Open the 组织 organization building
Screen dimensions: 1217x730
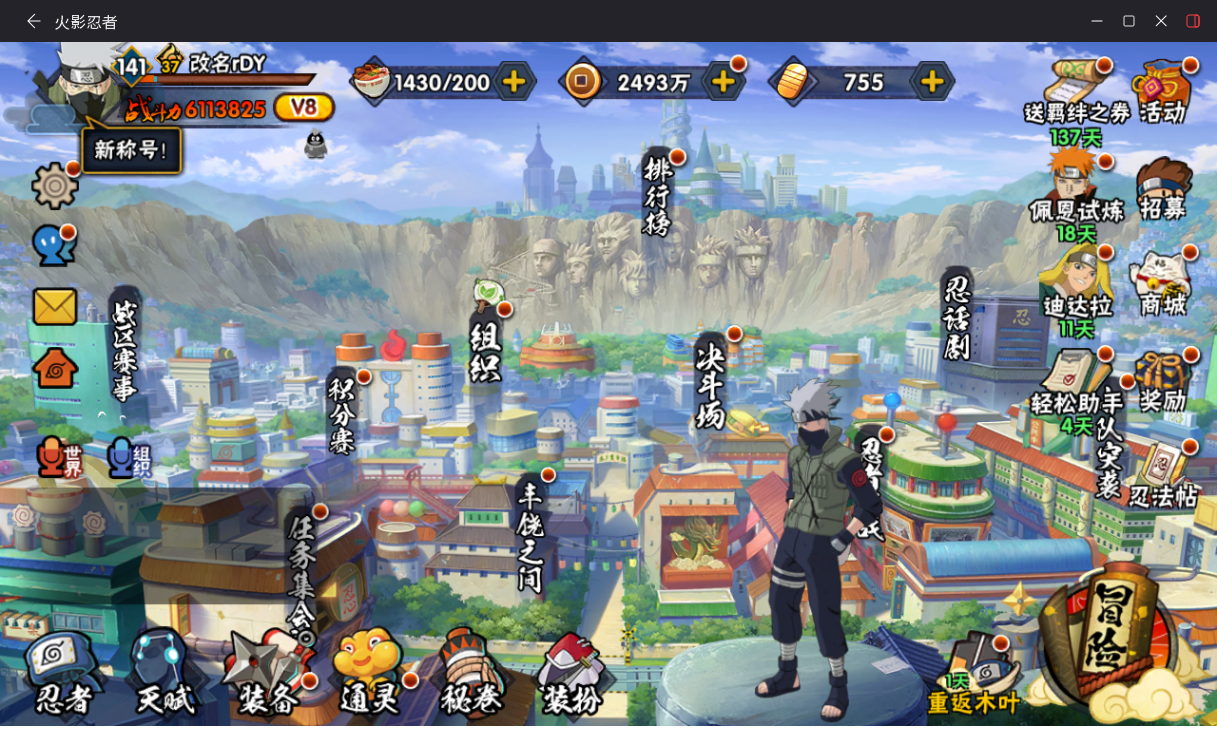[x=486, y=343]
